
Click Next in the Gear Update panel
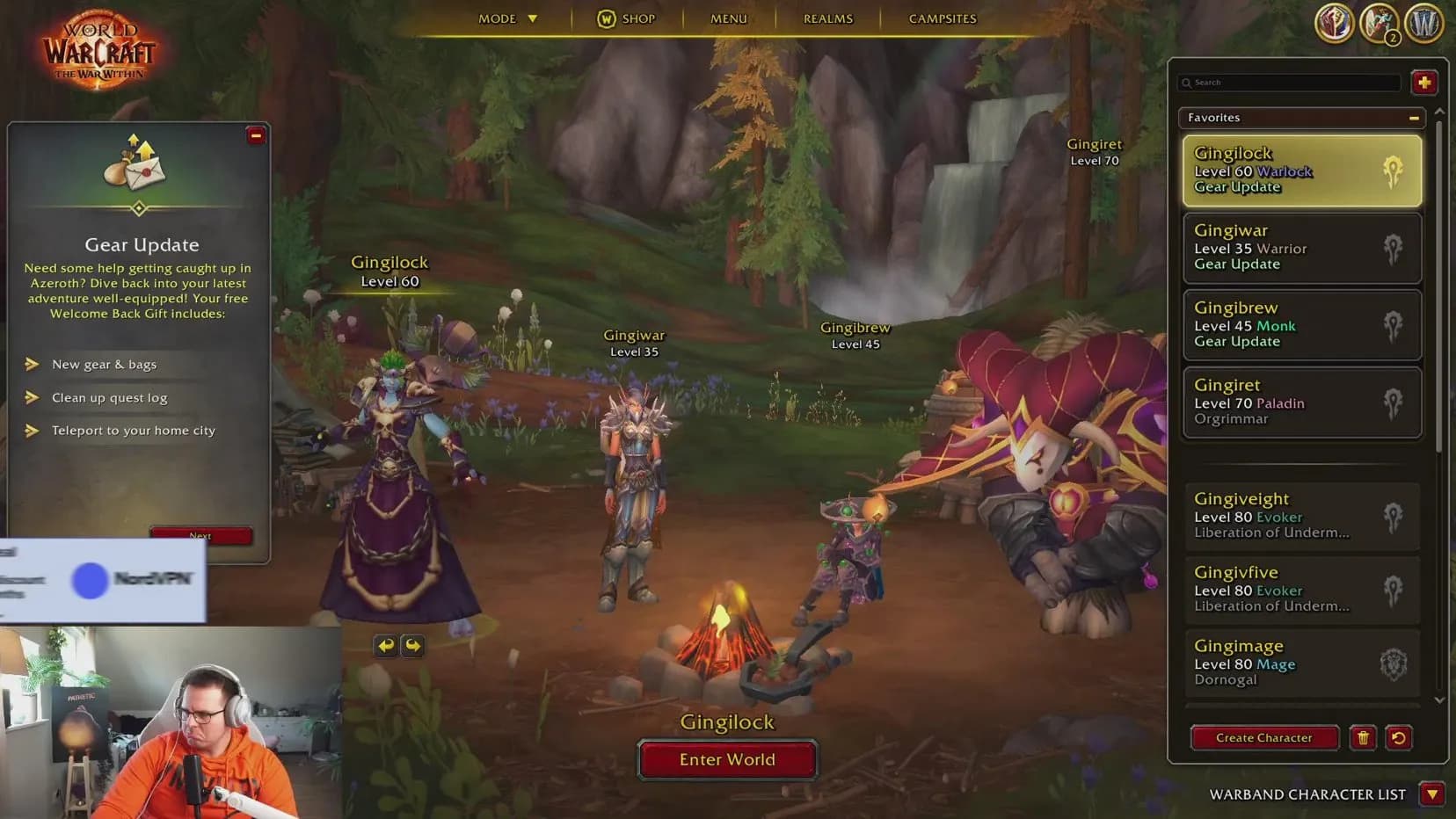click(200, 535)
